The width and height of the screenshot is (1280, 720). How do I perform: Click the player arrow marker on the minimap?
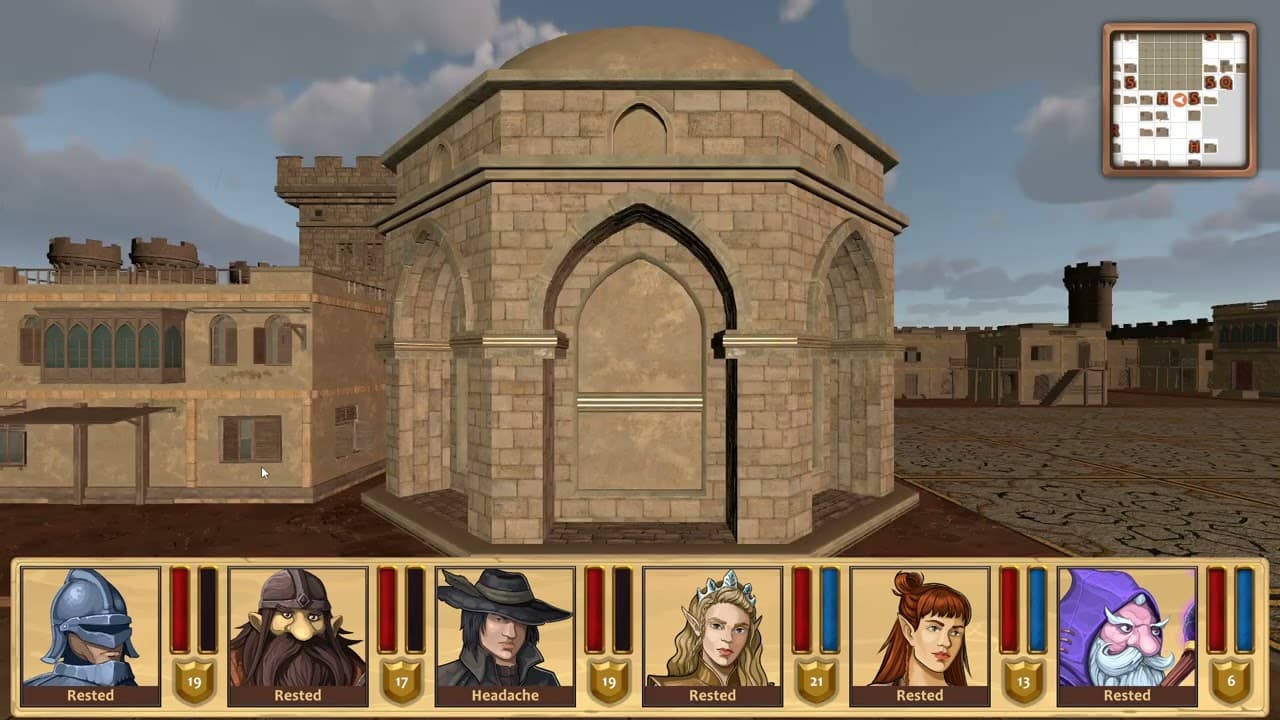(1179, 100)
